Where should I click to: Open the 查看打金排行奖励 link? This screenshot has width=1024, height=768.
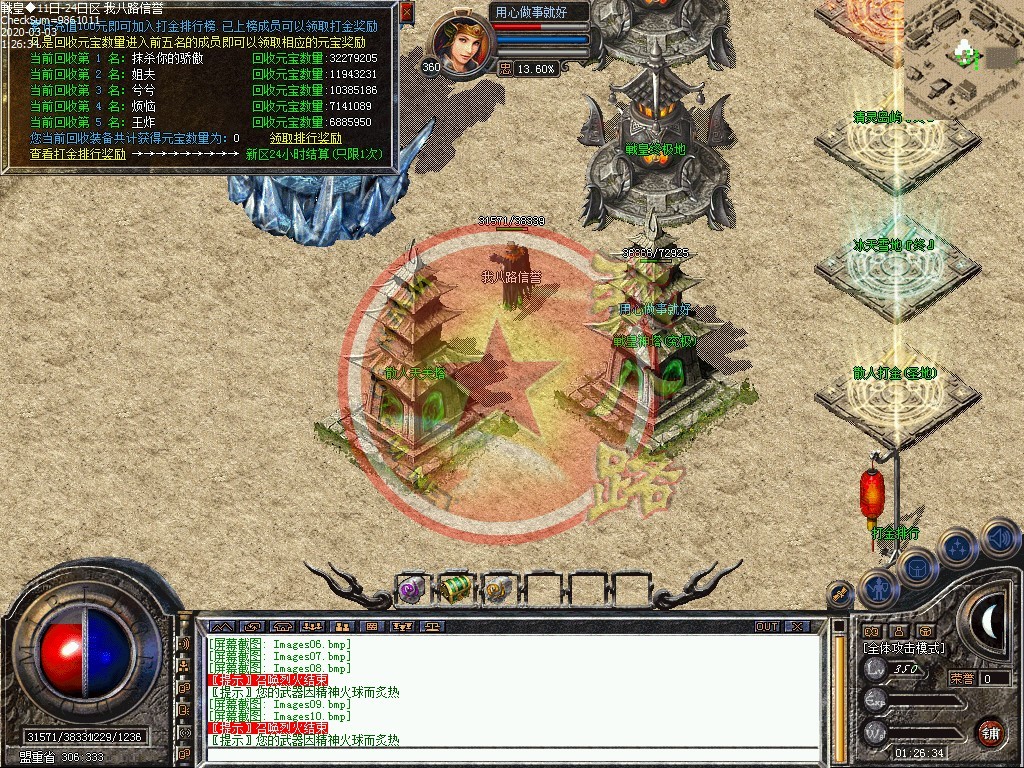point(78,154)
